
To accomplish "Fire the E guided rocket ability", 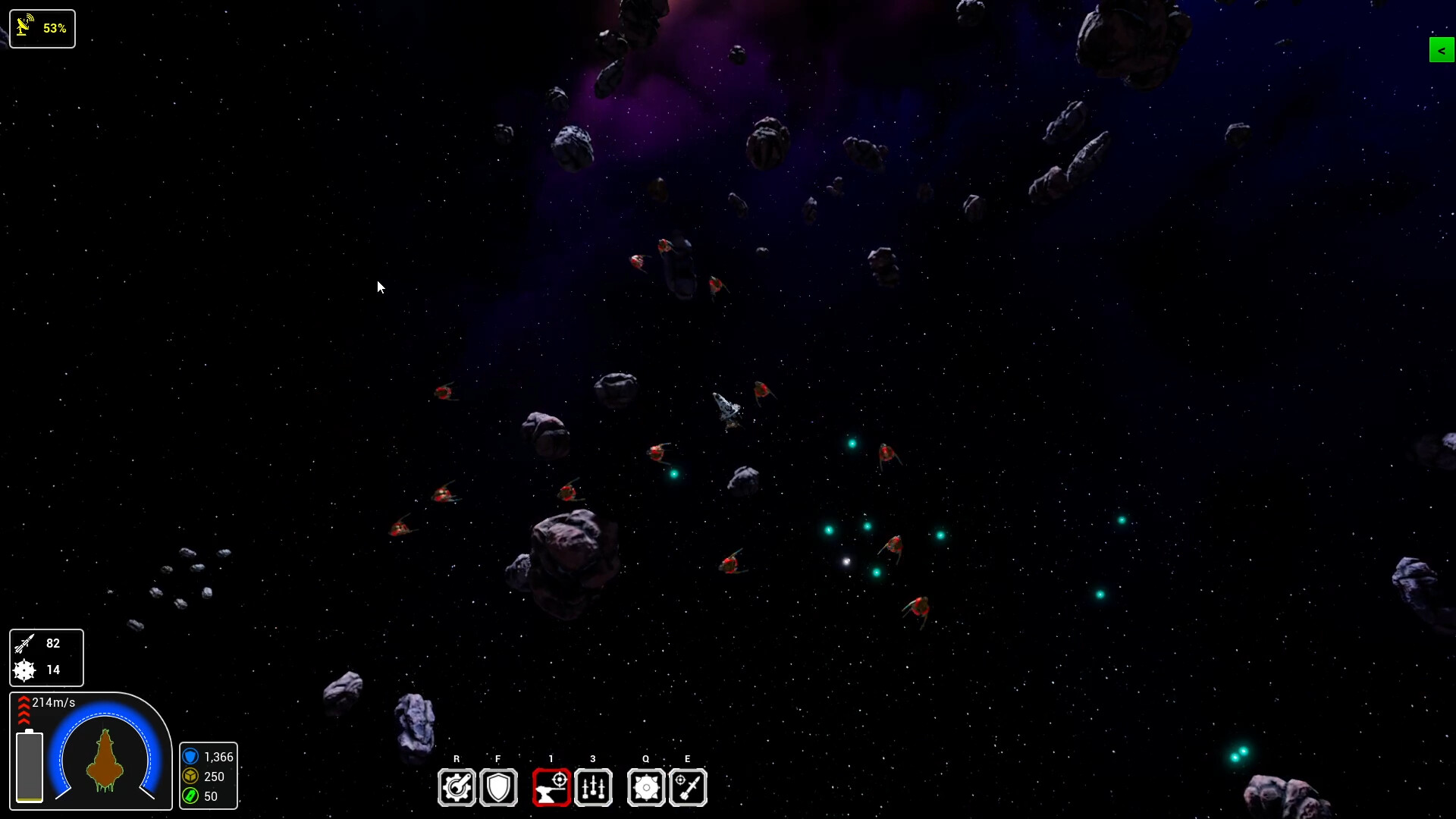I will [x=688, y=787].
